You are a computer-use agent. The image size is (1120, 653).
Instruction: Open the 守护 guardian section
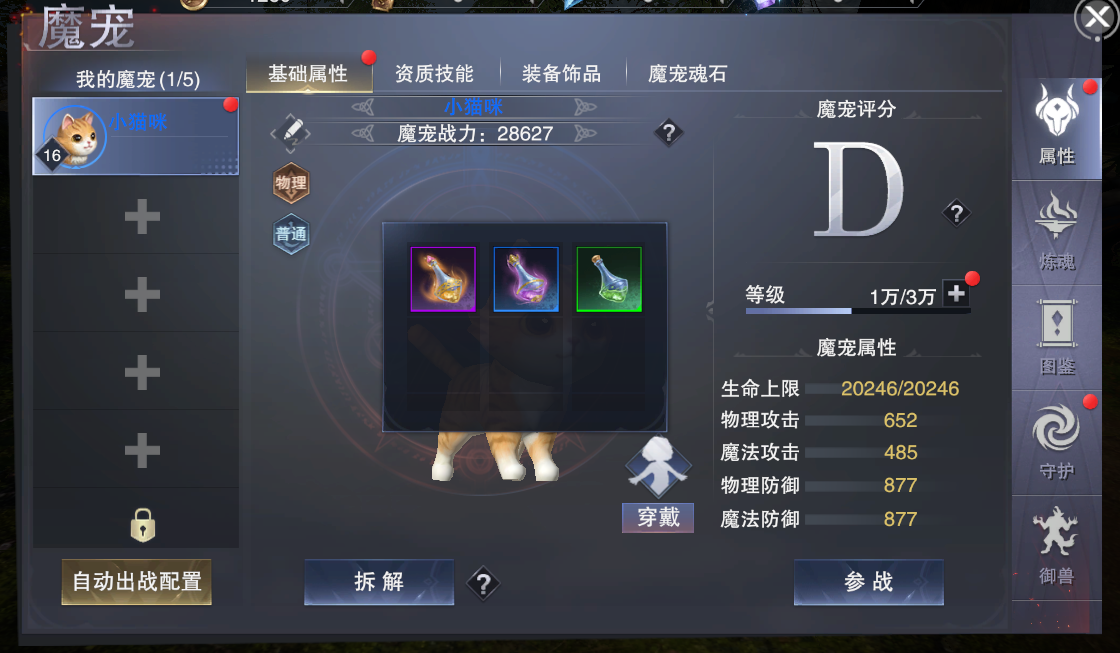coord(1057,443)
